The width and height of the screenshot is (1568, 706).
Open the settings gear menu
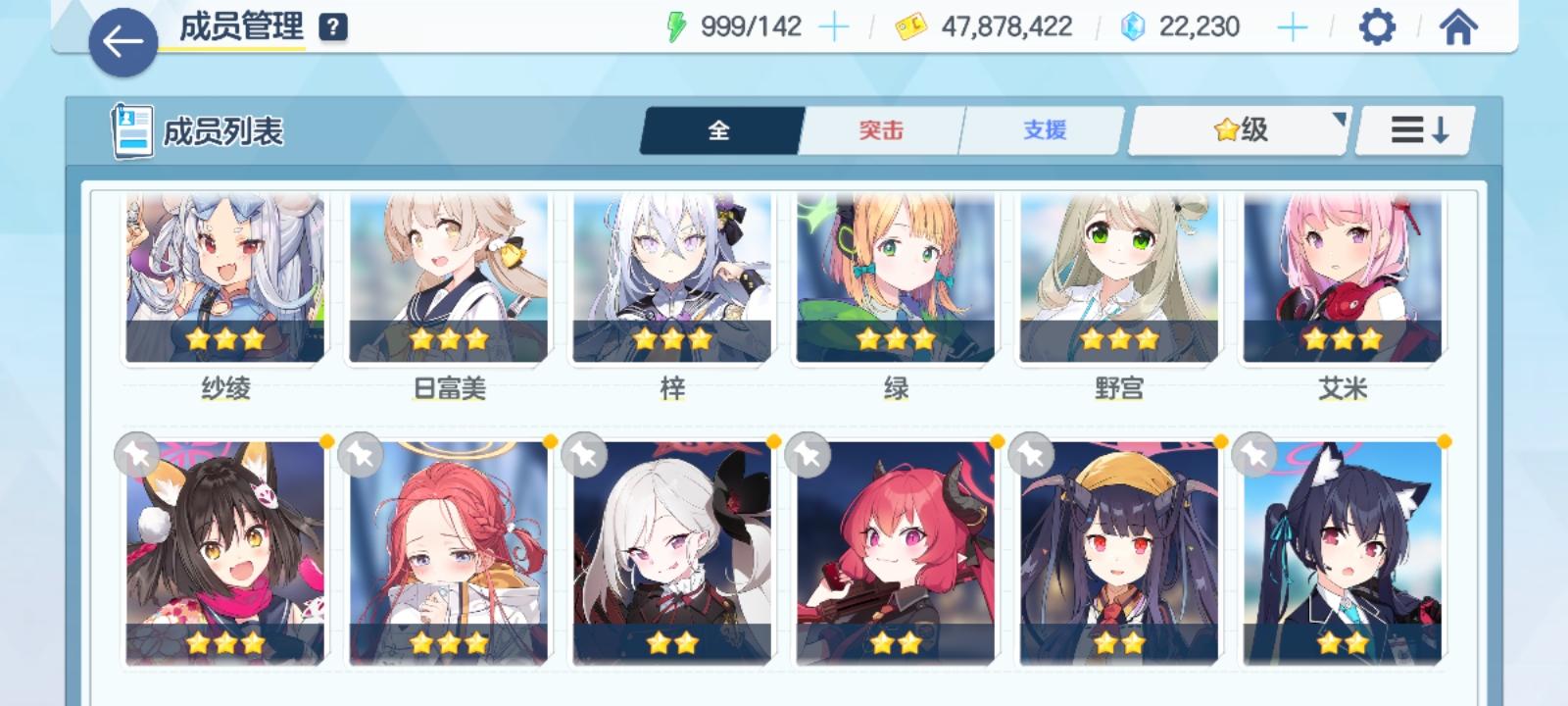1377,26
